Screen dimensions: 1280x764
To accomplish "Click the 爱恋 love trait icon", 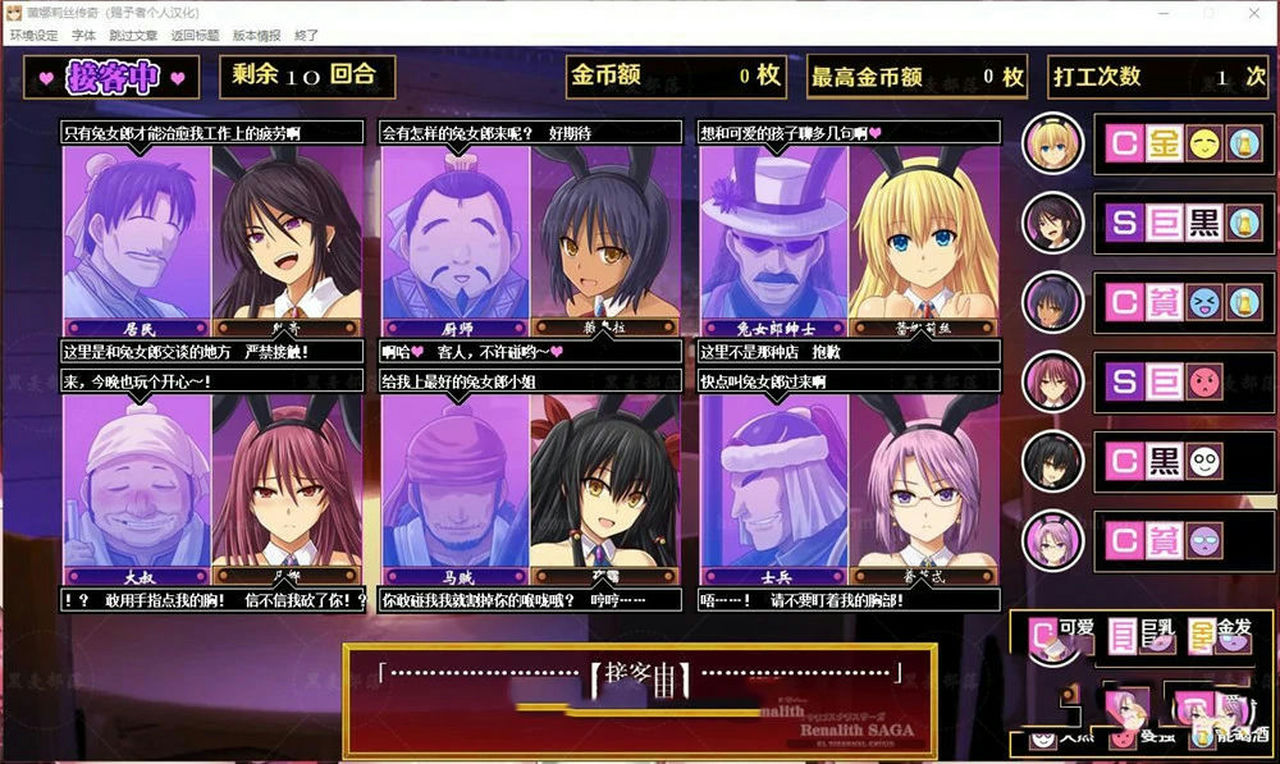I will coord(1122,742).
